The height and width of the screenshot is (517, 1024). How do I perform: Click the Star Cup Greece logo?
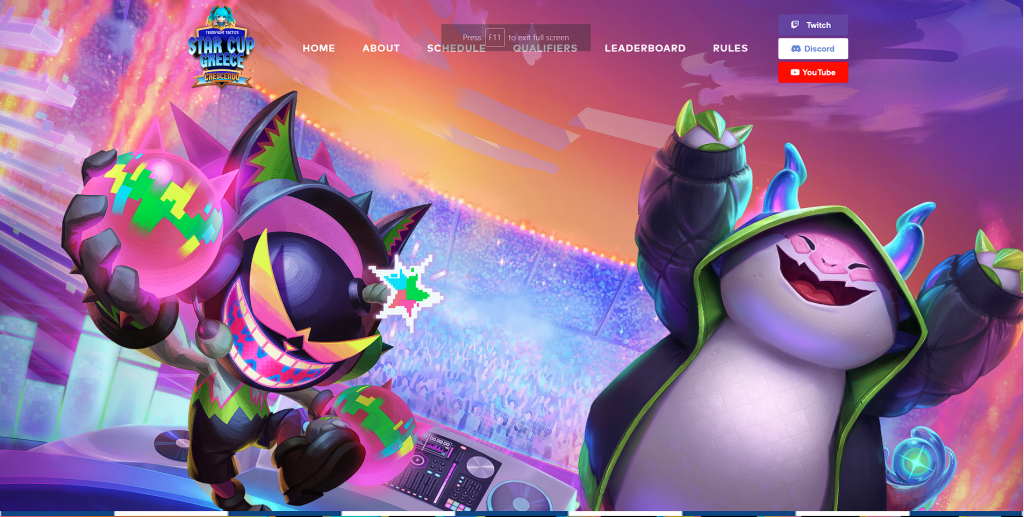221,48
